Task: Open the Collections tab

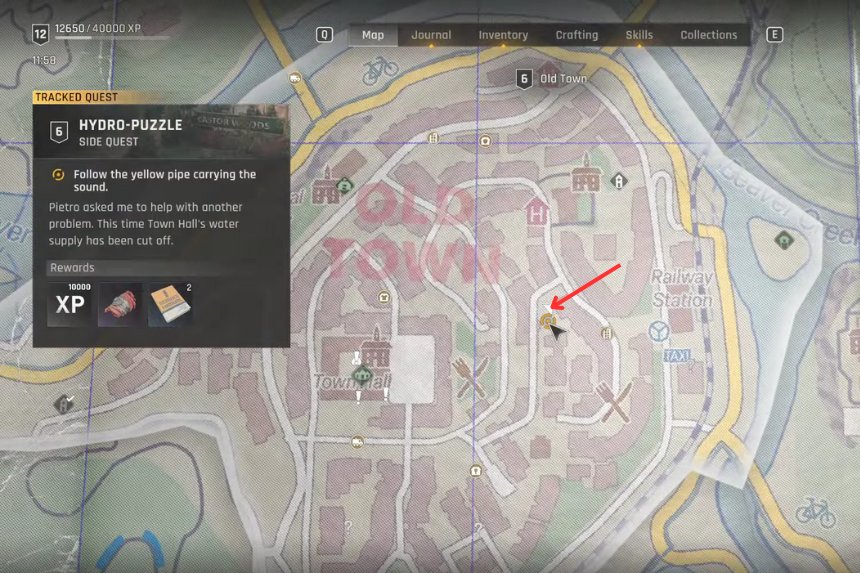Action: [x=708, y=35]
